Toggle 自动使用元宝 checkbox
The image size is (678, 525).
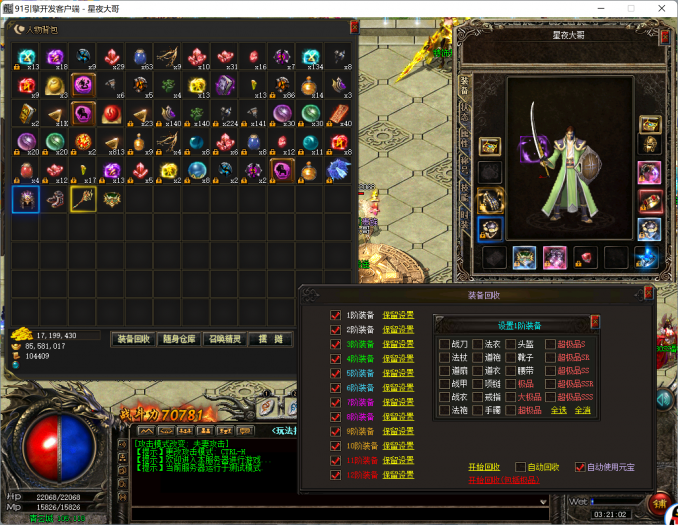coord(579,467)
